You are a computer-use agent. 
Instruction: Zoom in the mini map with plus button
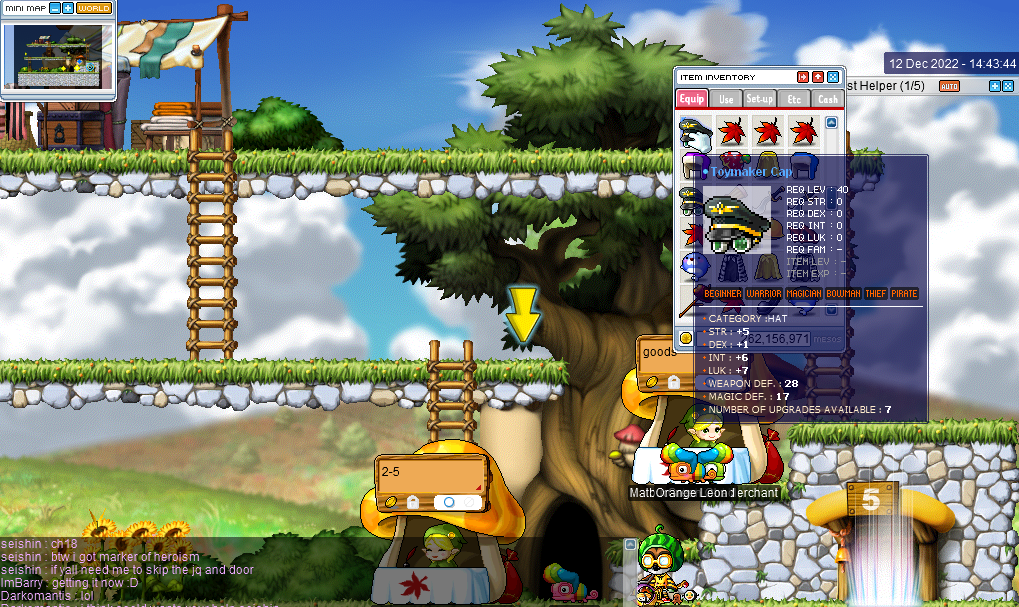coord(67,7)
